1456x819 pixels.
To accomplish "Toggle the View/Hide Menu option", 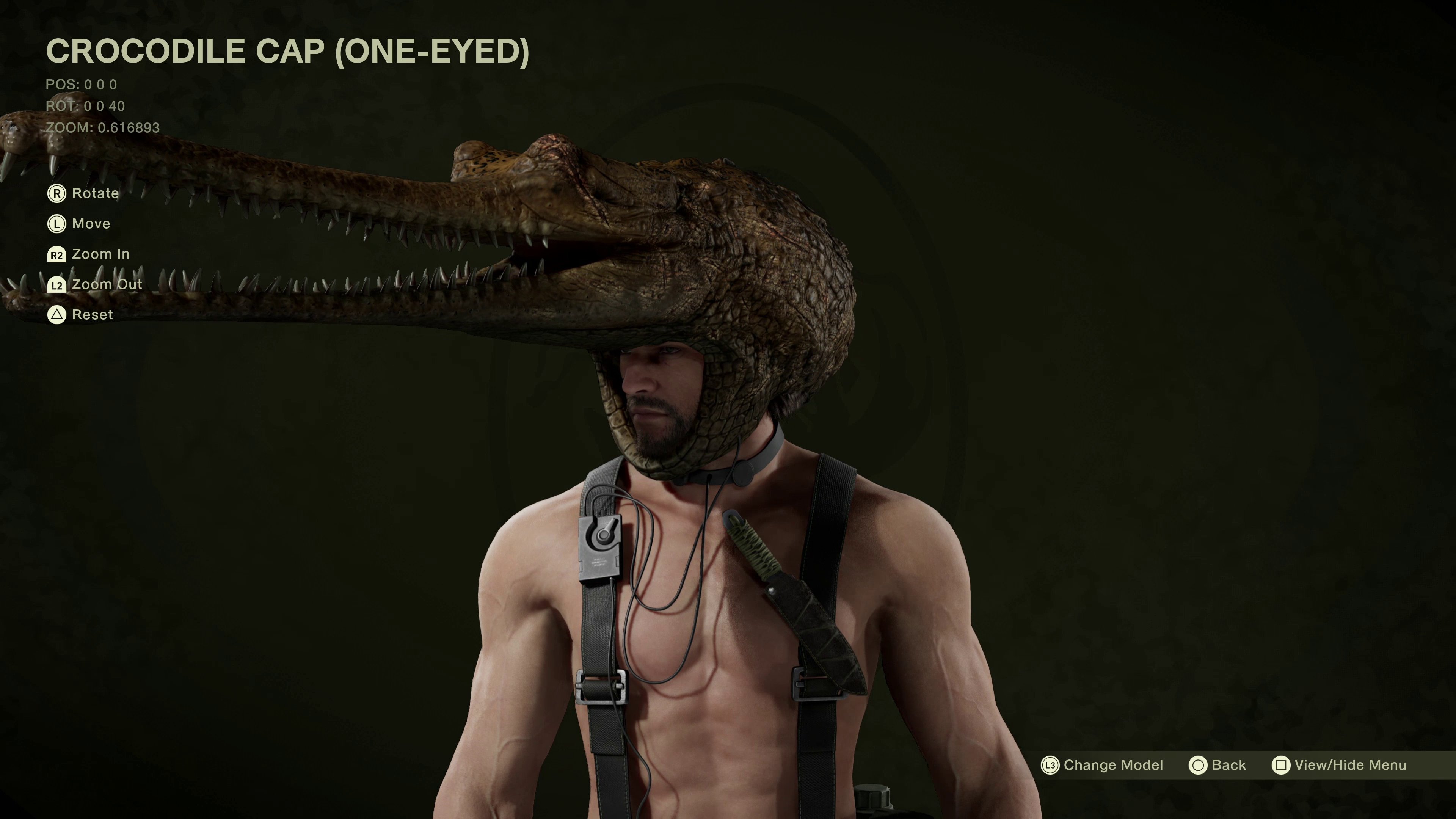I will pyautogui.click(x=1338, y=765).
